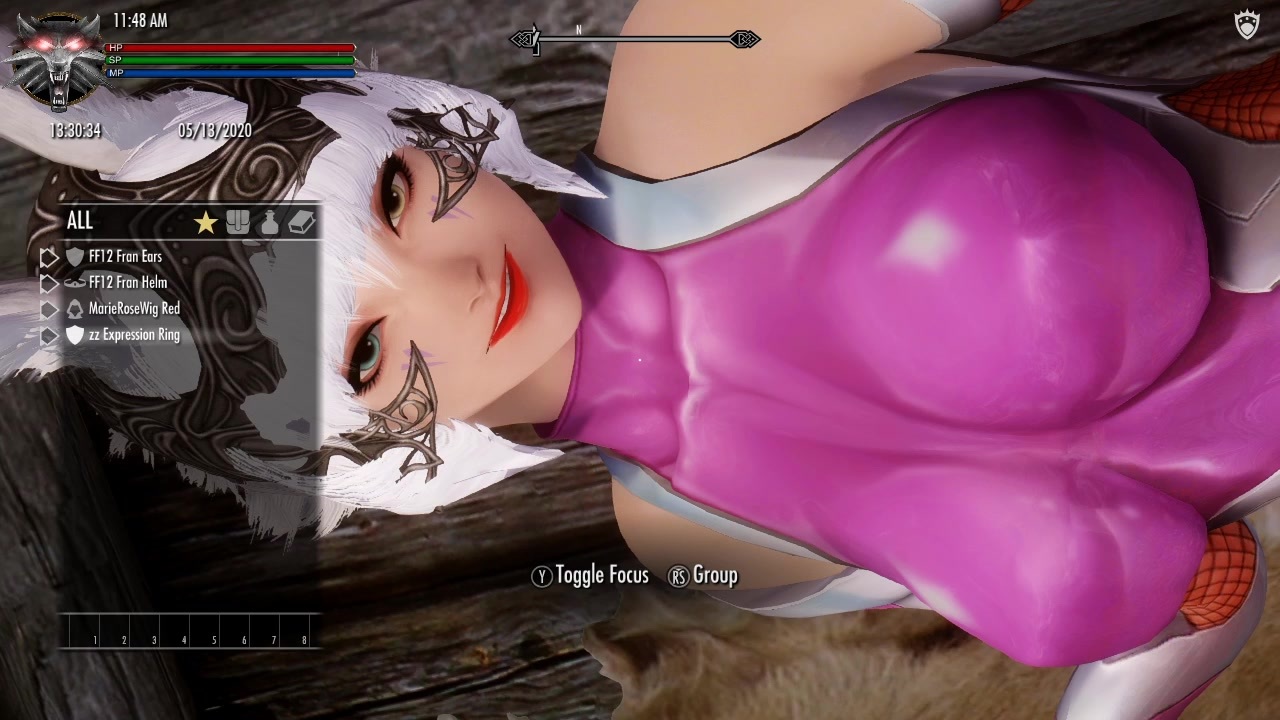Click the shield icon beside FF12 Fran Ears

click(76, 257)
